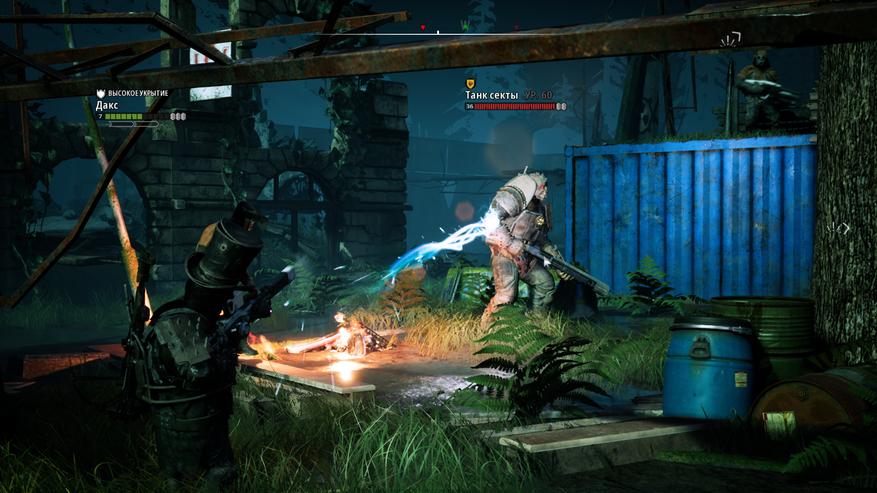Screen dimensions: 877x493
Task: Click the high cover shield icon
Action: pyautogui.click(x=100, y=93)
